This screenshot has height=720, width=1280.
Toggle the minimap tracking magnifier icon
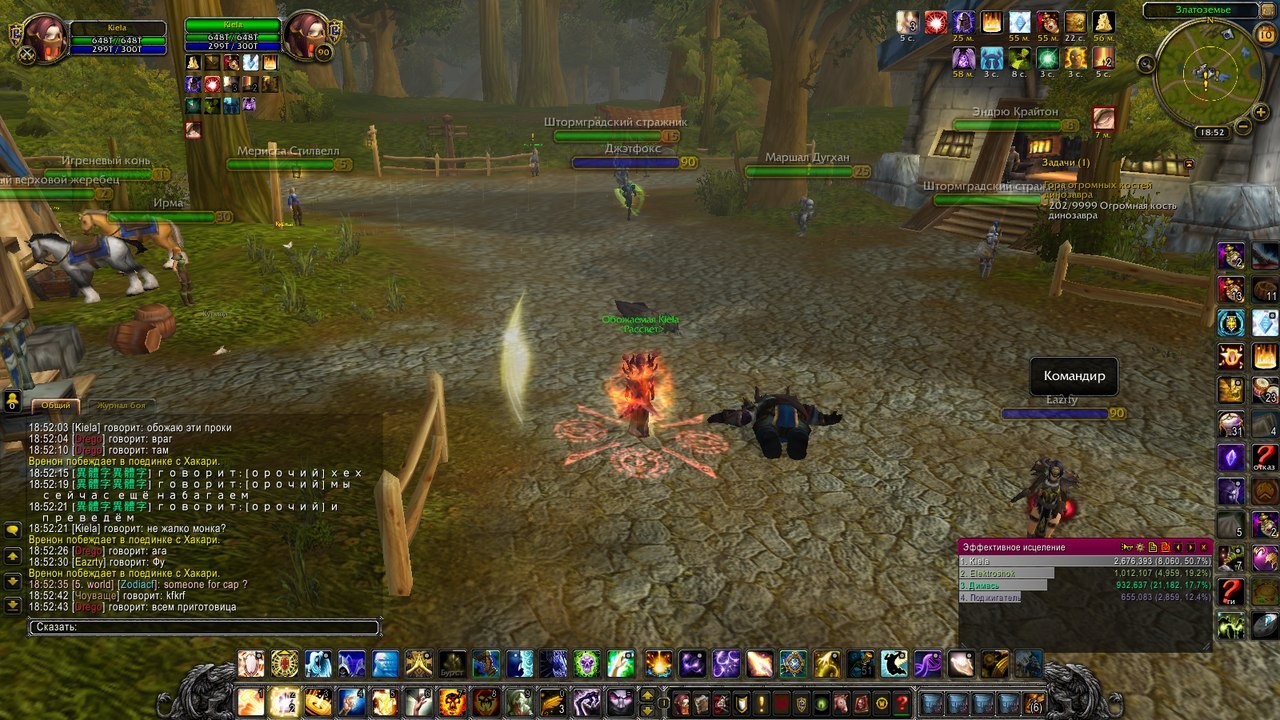[x=1146, y=64]
